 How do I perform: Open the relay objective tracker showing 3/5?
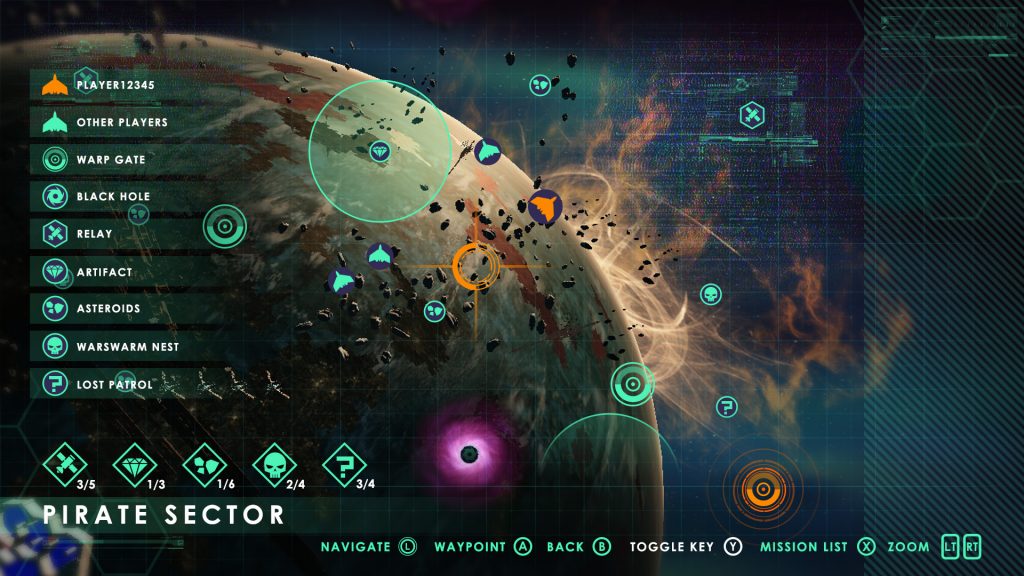(66, 464)
